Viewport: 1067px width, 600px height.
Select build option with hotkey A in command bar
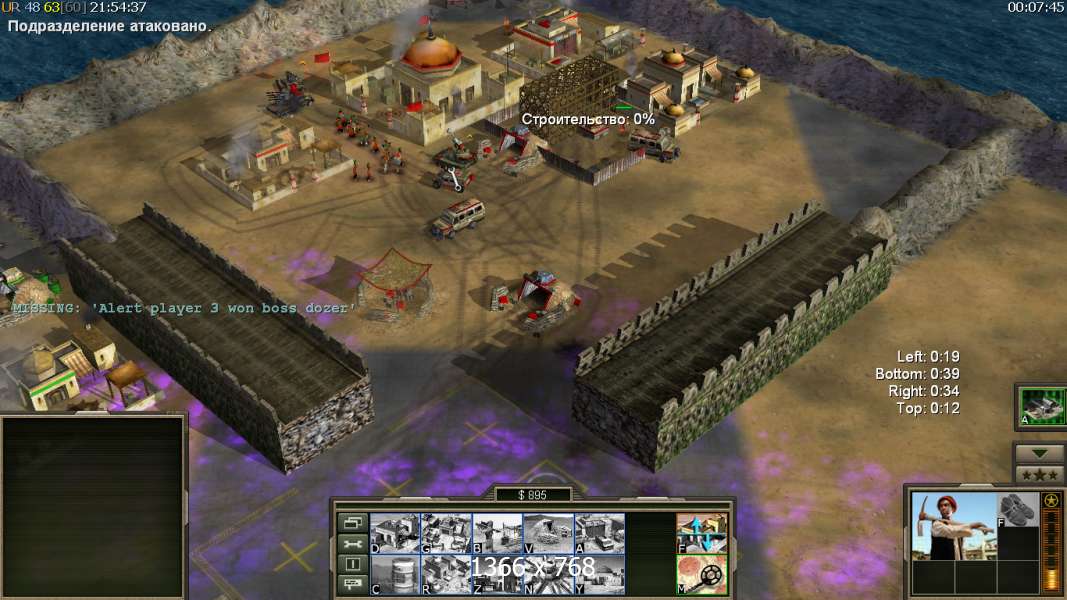point(598,533)
